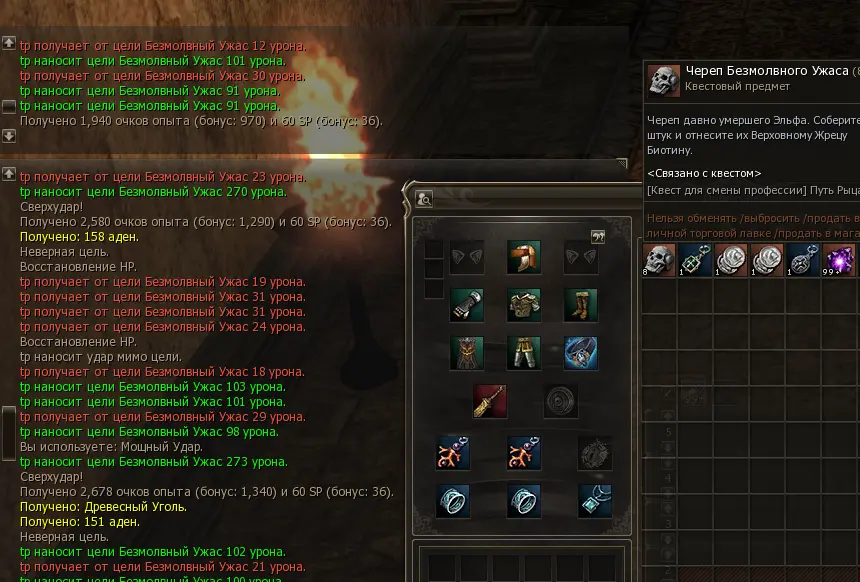Select the equipped gloves slot
860x582 pixels.
coord(466,305)
